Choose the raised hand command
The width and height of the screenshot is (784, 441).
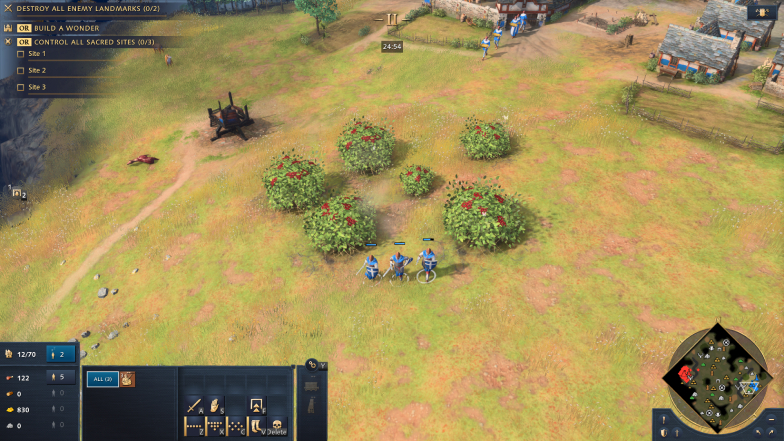pos(215,405)
